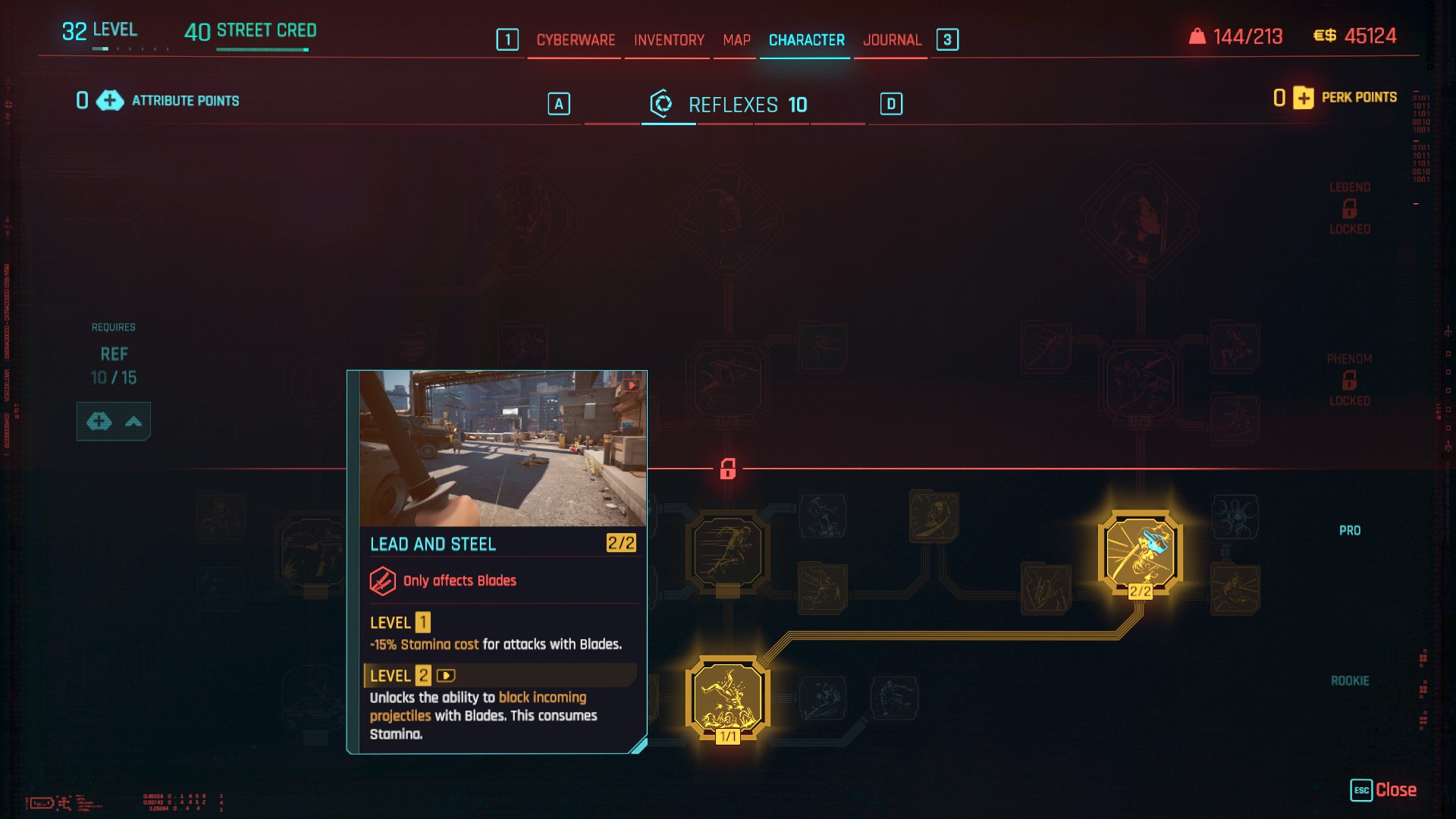Select the Character tab
The image size is (1456, 819).
pyautogui.click(x=806, y=40)
